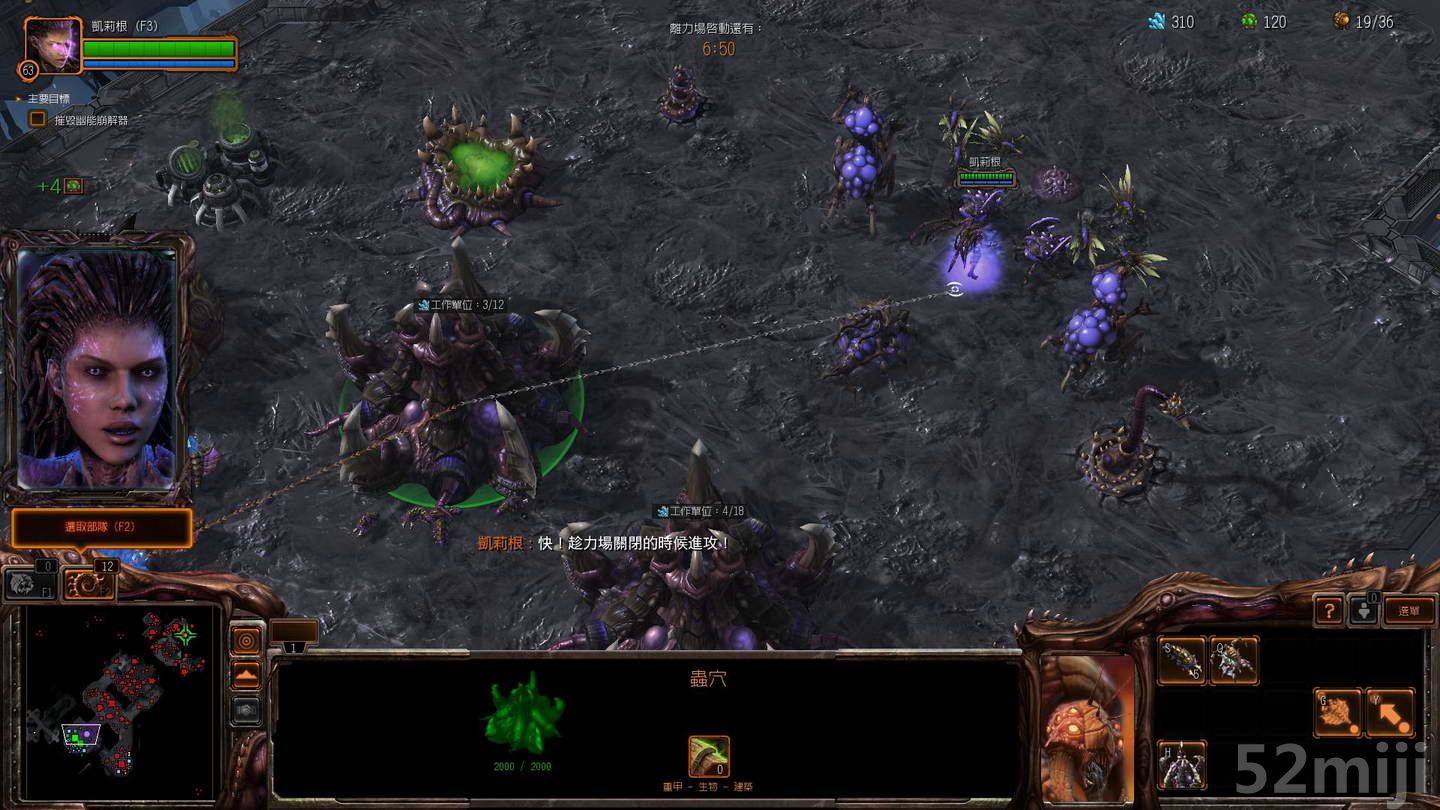Open help with the question mark button
Viewport: 1440px width, 810px height.
pyautogui.click(x=1328, y=611)
